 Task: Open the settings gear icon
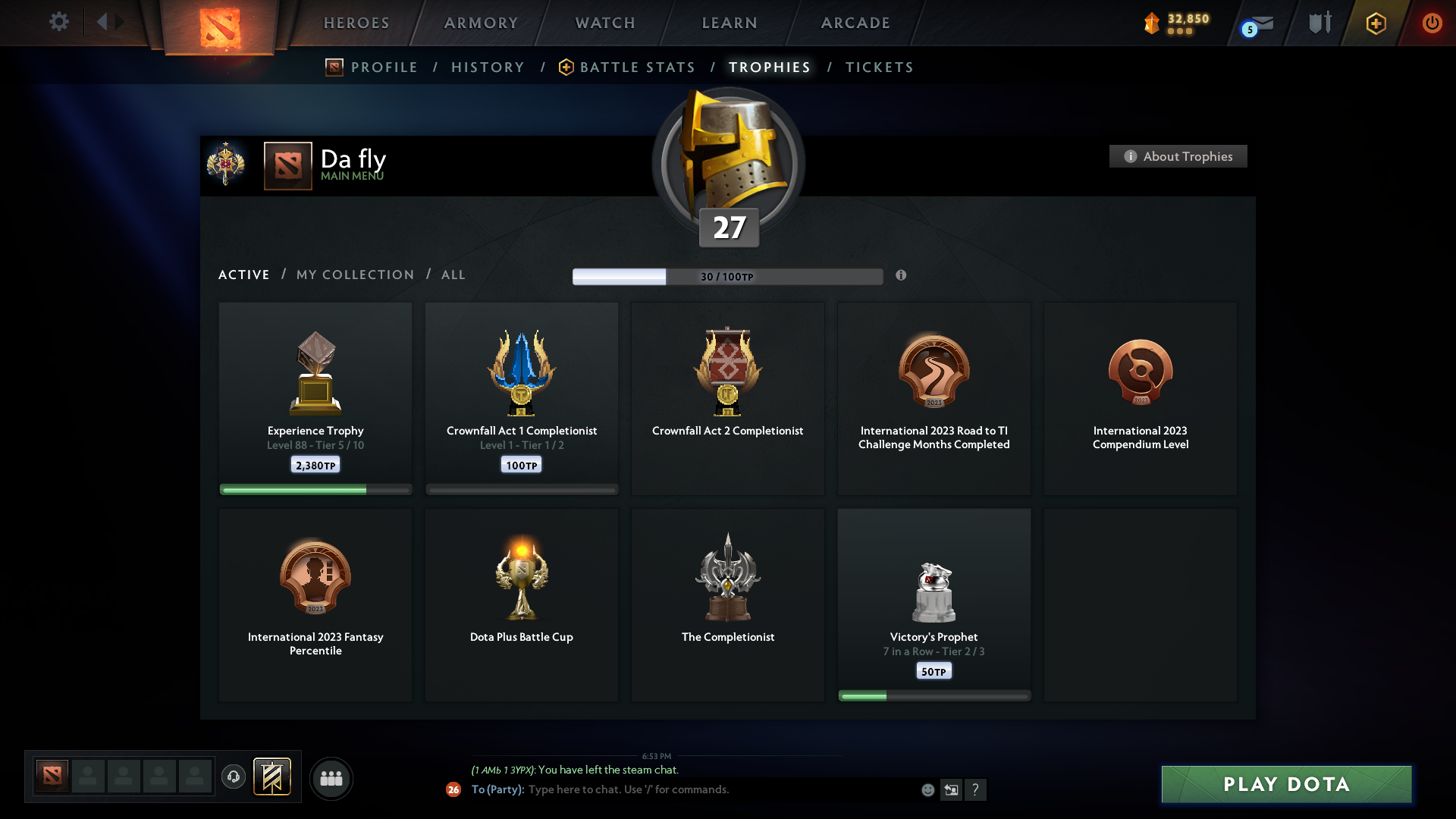tap(59, 22)
